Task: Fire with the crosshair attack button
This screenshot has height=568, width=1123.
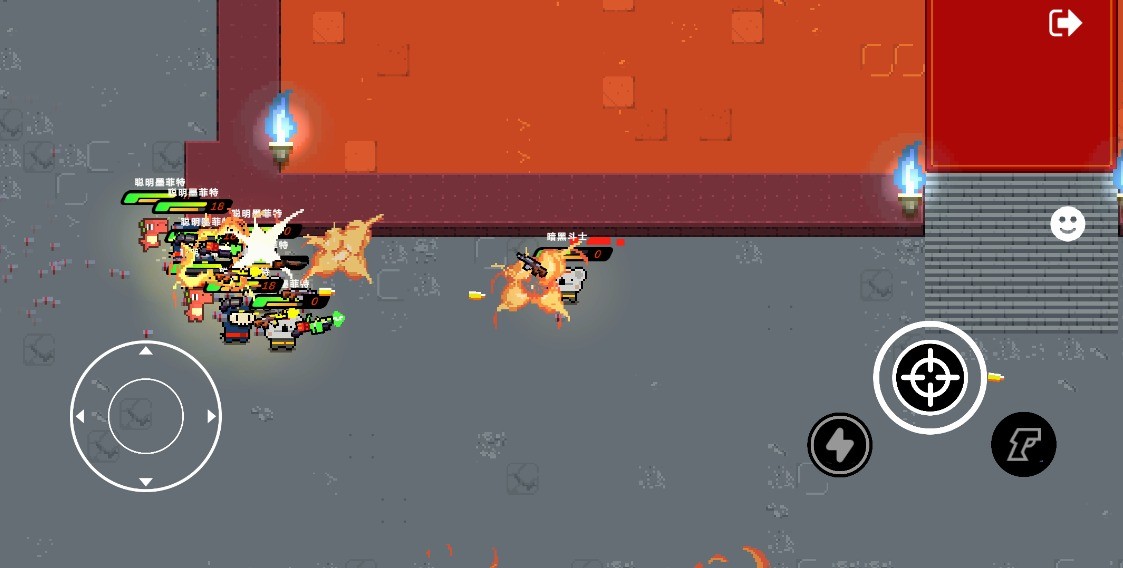Action: click(x=930, y=378)
